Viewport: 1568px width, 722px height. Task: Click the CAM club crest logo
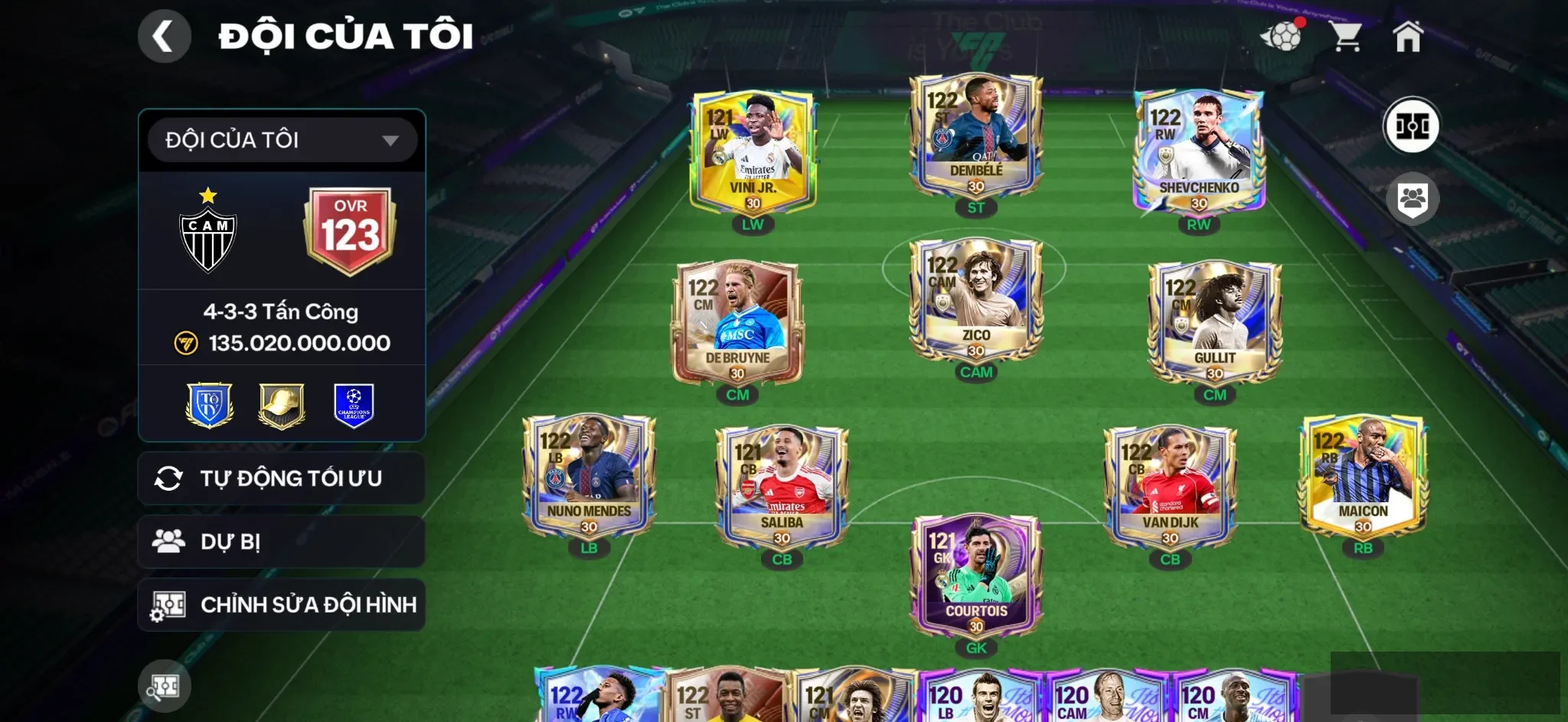[x=207, y=230]
